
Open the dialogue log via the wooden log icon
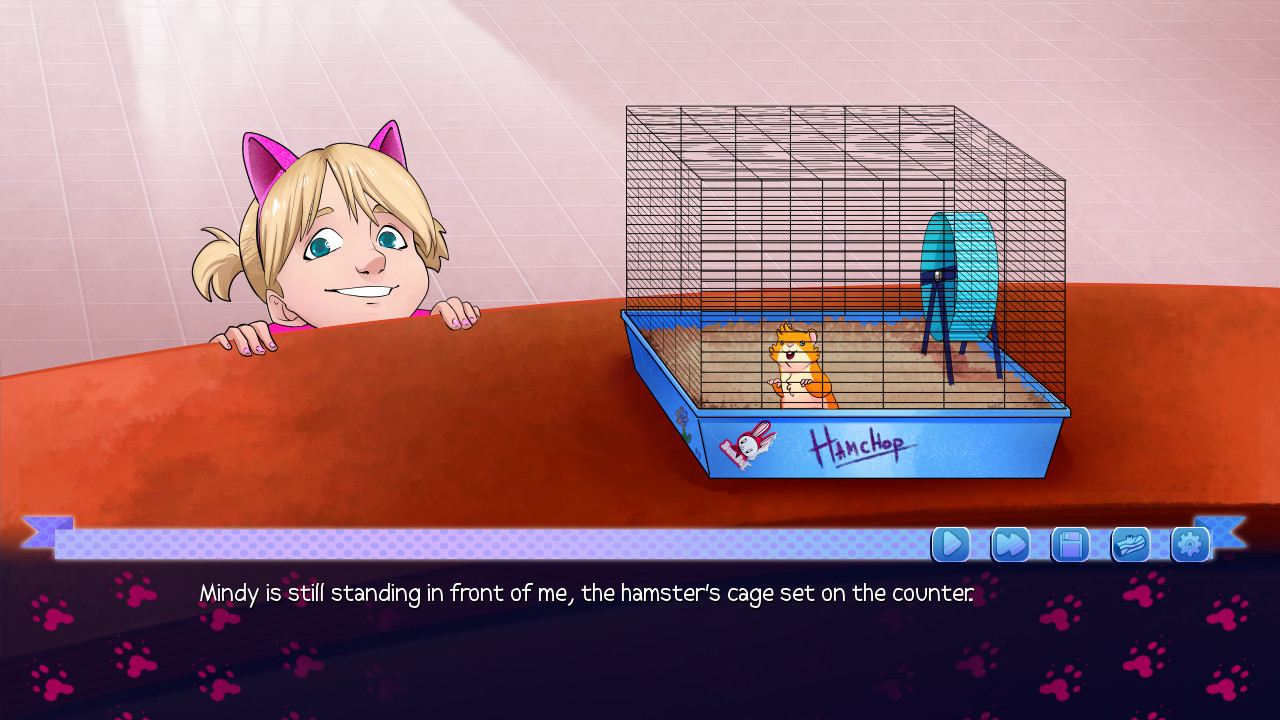coord(1130,544)
